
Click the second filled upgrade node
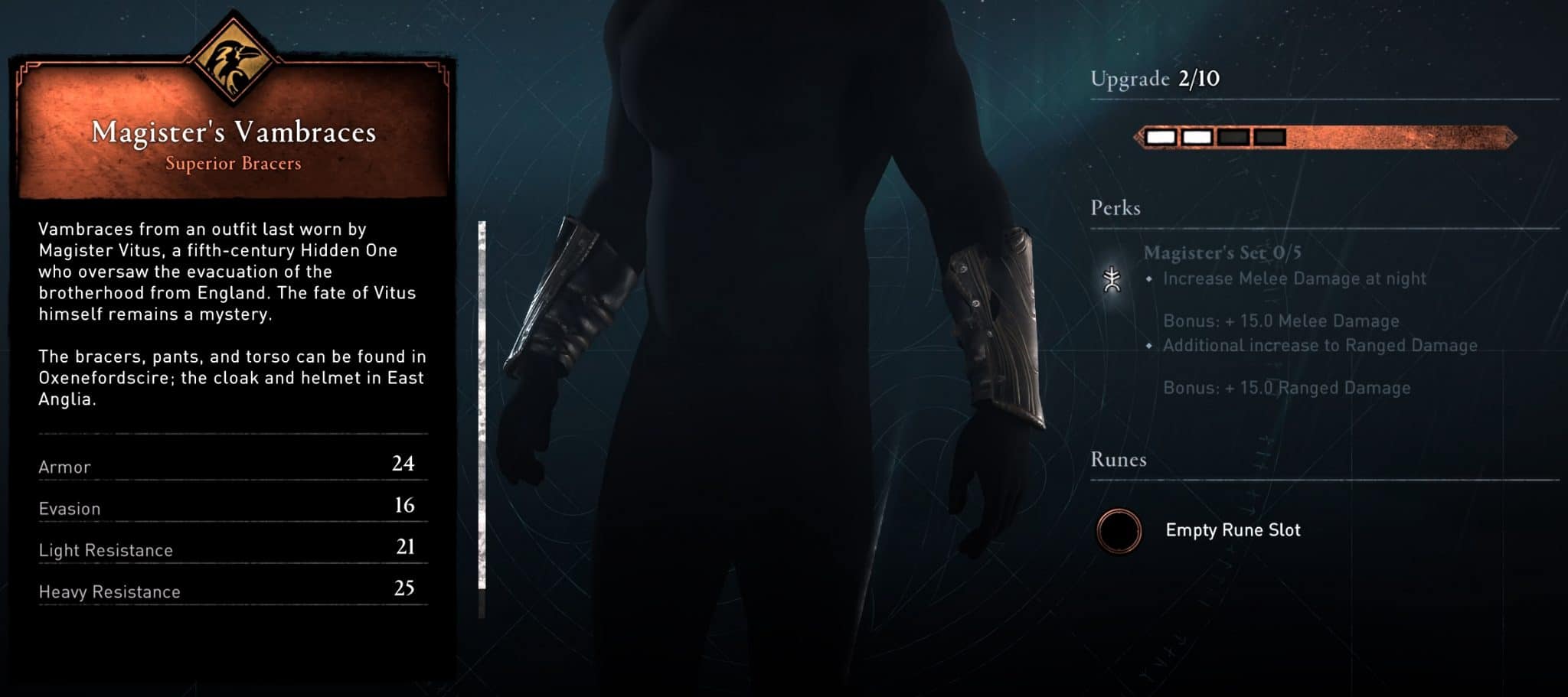pos(1197,135)
